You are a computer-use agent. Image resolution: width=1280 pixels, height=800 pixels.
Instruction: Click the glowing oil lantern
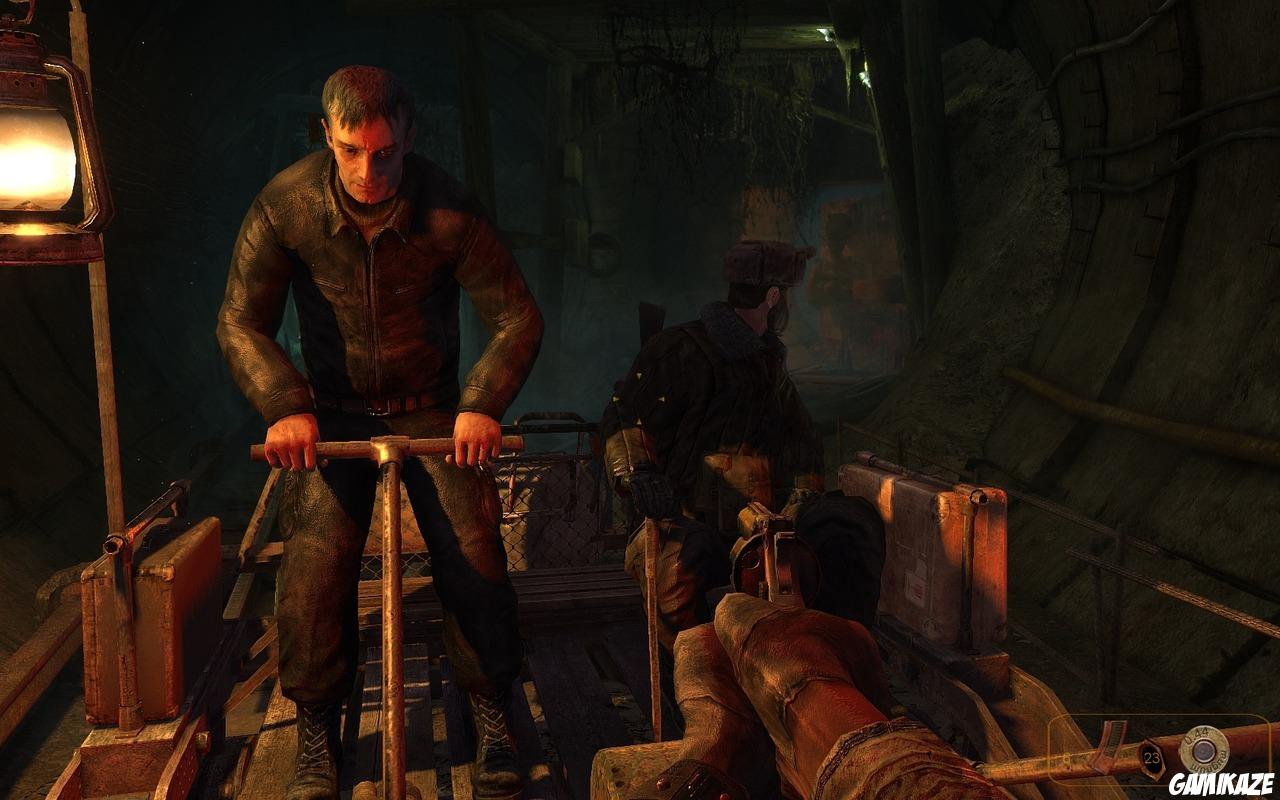pos(40,160)
